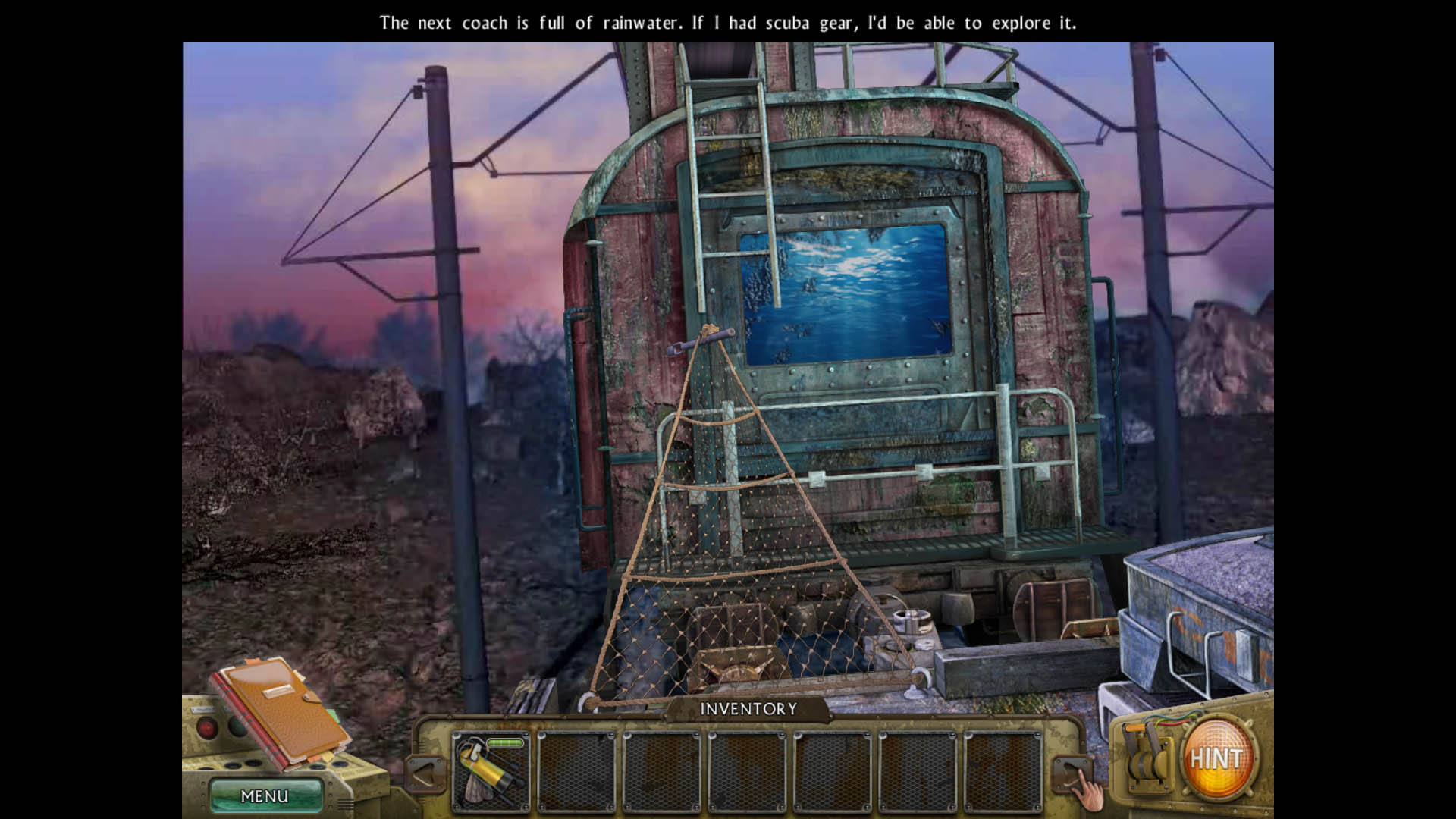The width and height of the screenshot is (1456, 819).
Task: Open the game MENU
Action: (265, 795)
